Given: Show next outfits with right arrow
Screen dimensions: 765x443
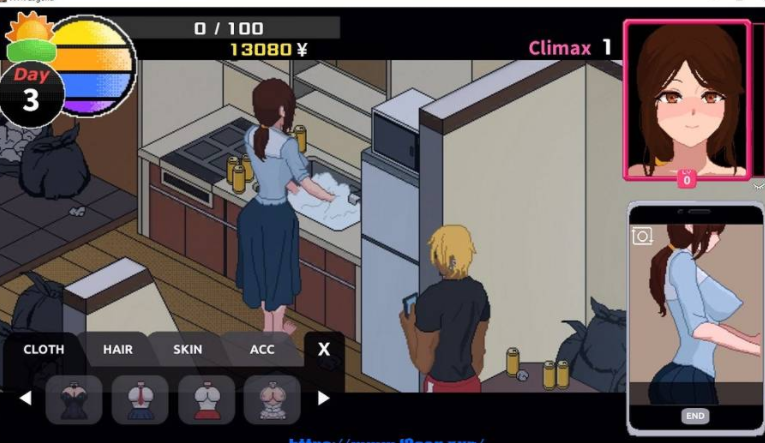Looking at the screenshot, I should (x=323, y=398).
